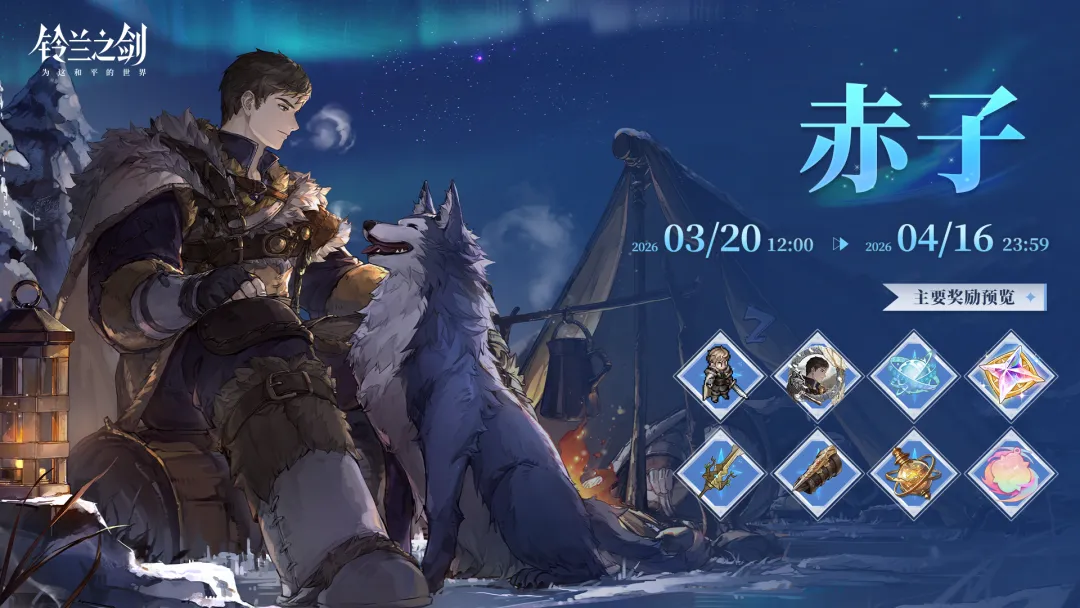The width and height of the screenshot is (1080, 608).
Task: Inspect the golden orbit lantern reward
Action: pos(914,473)
